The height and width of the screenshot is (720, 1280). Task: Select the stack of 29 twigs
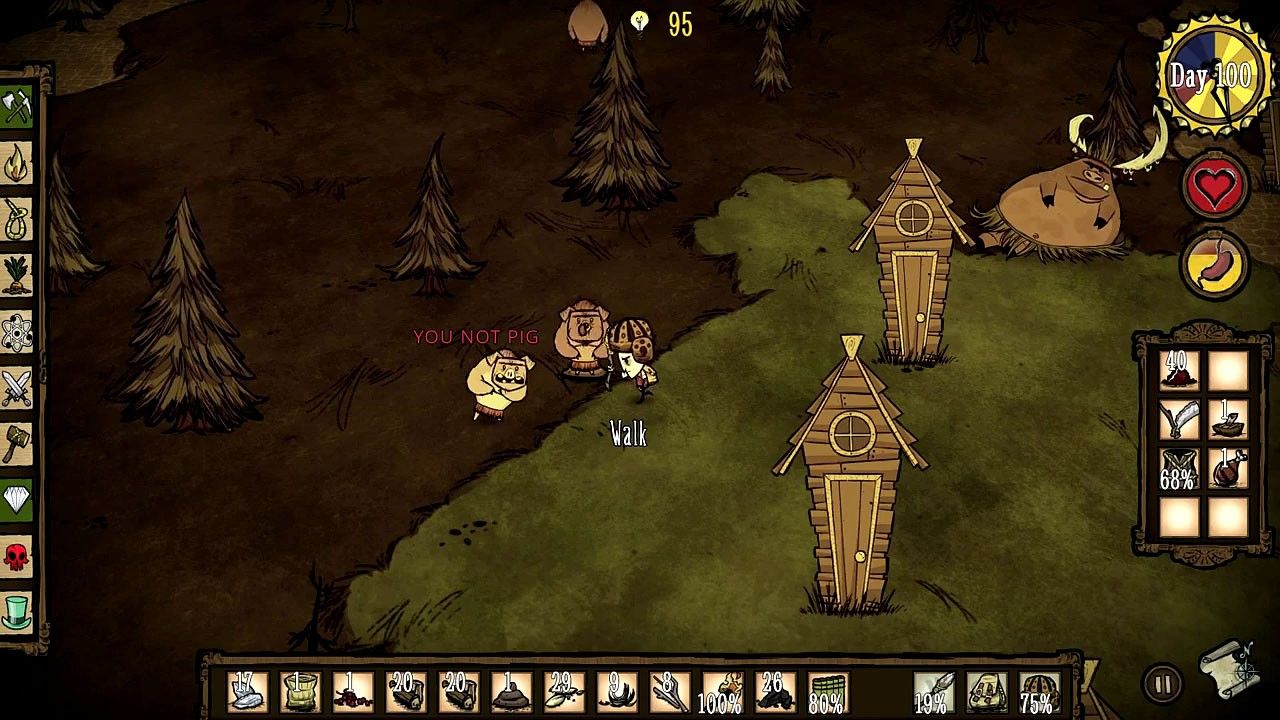563,691
